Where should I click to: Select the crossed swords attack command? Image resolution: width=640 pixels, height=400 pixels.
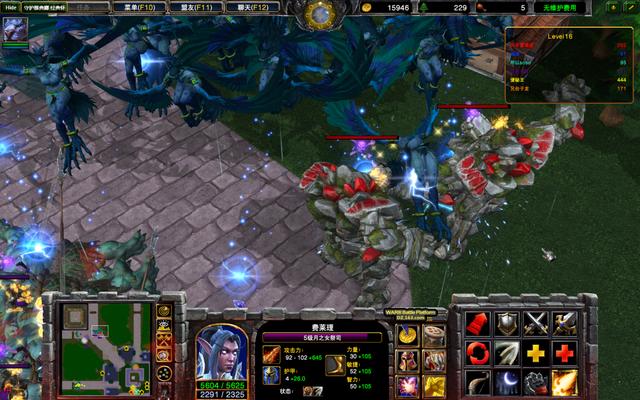[x=536, y=322]
